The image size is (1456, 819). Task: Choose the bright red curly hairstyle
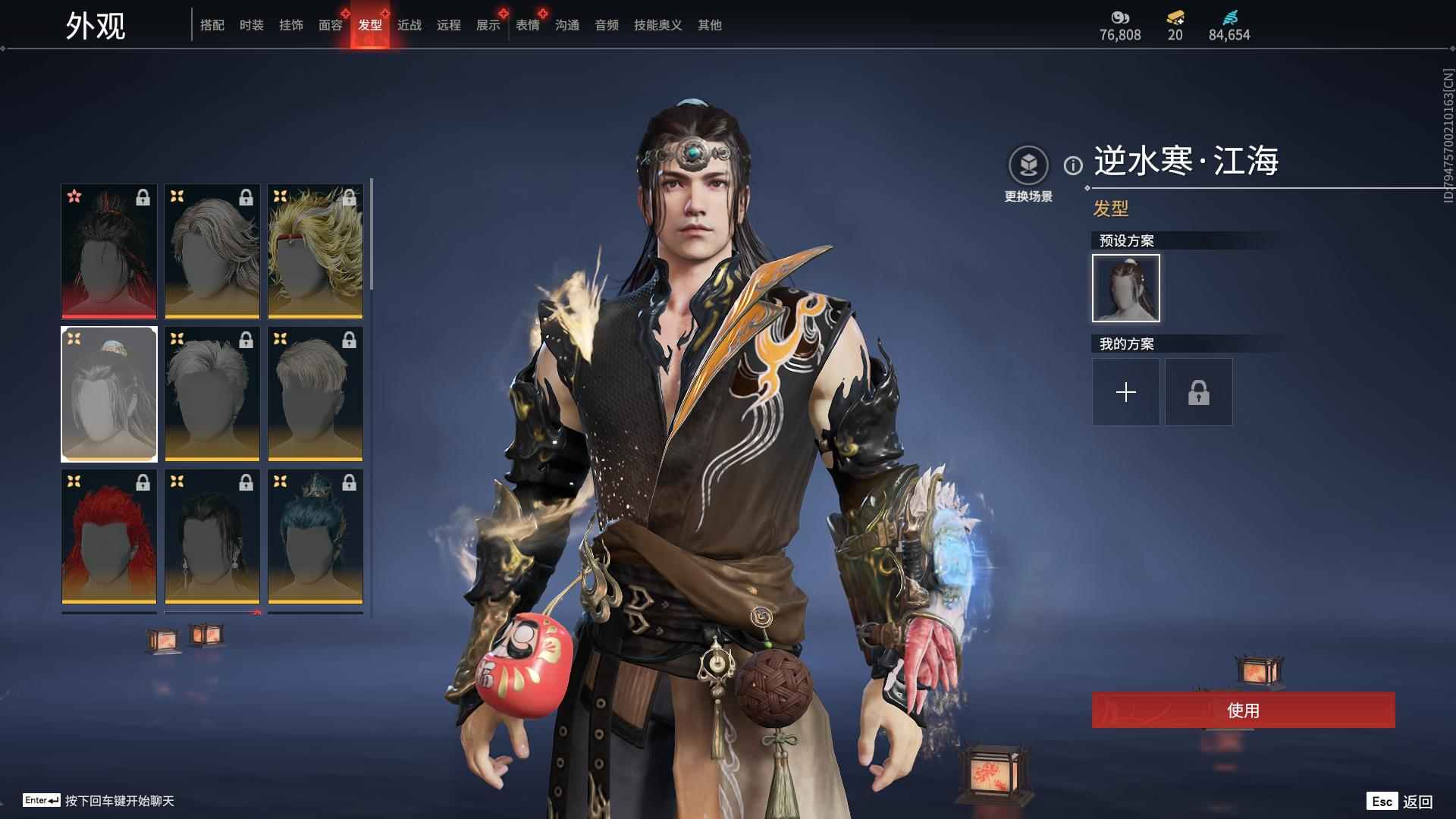click(x=109, y=537)
